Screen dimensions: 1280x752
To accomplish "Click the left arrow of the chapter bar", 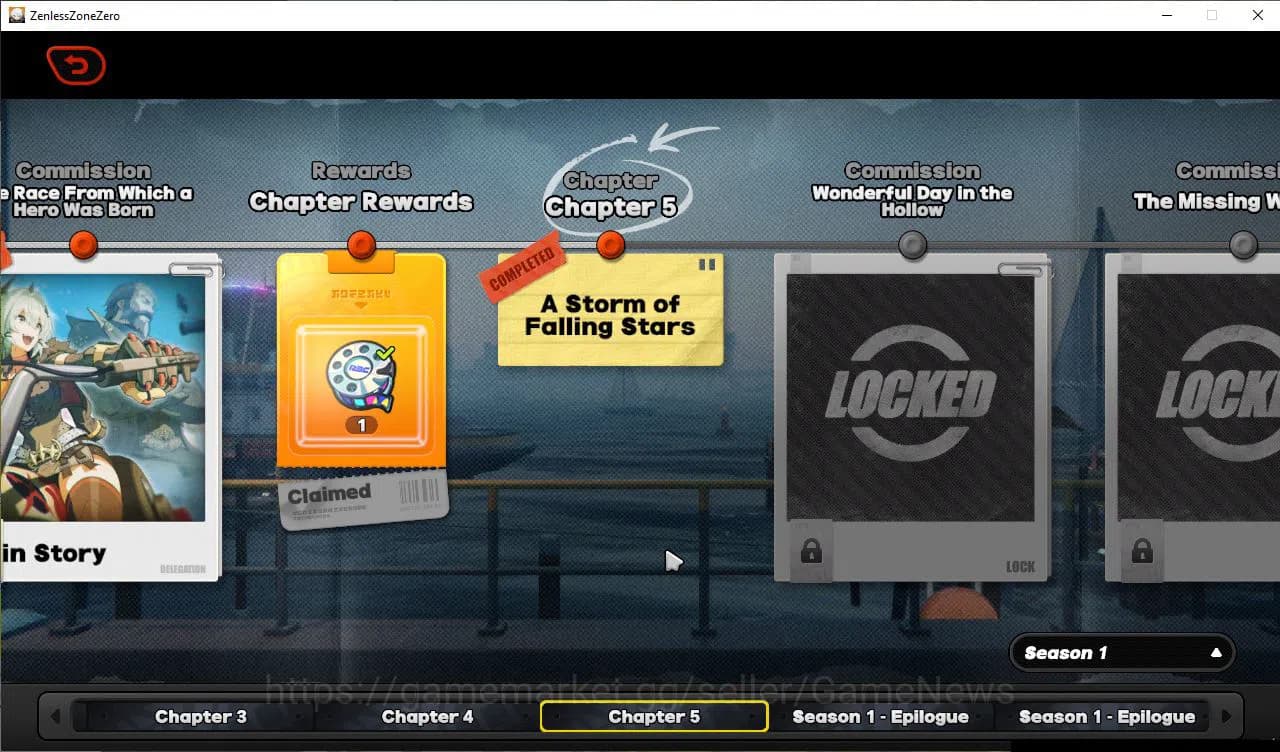I will point(55,717).
